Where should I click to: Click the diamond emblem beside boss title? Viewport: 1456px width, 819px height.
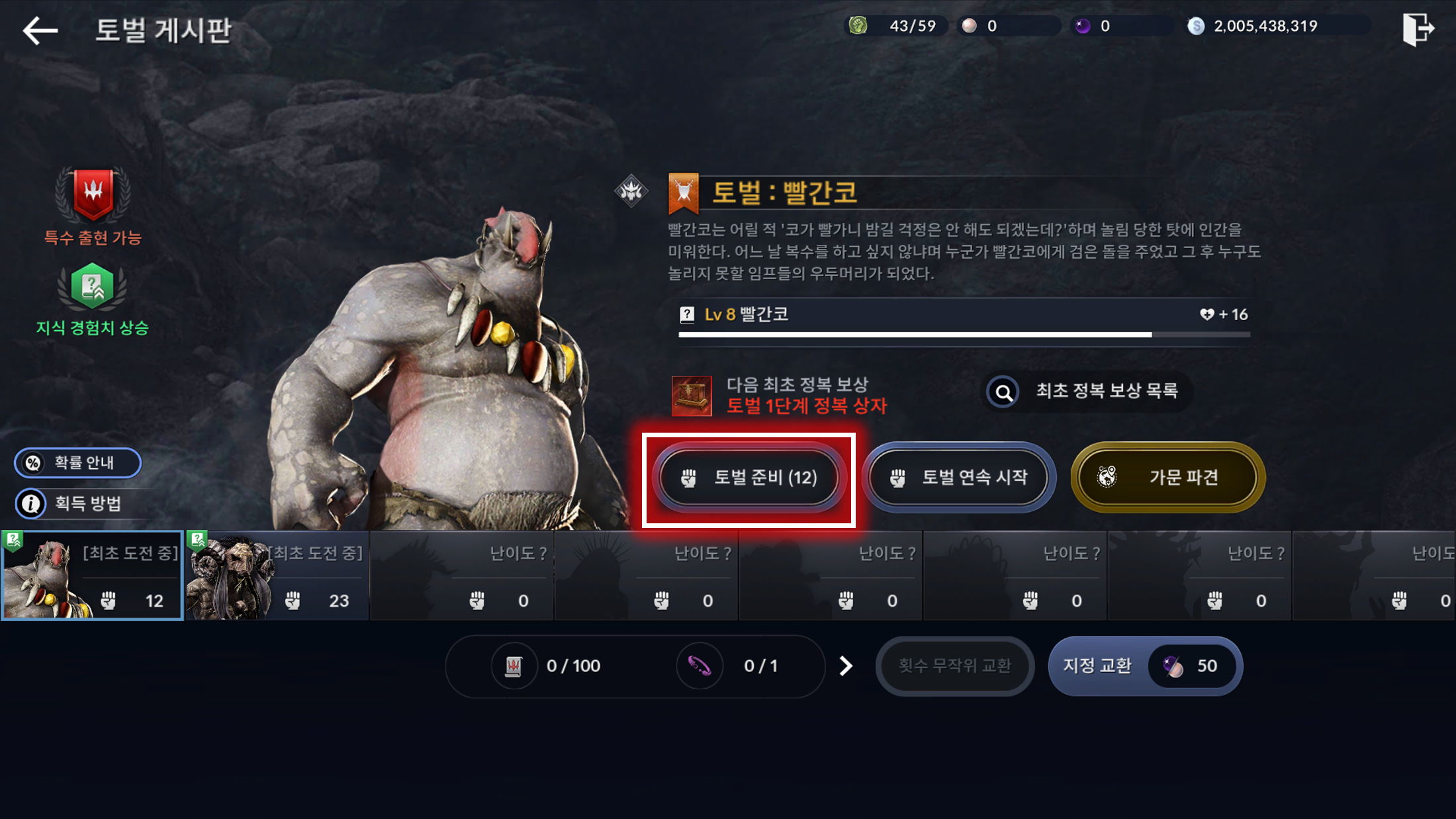631,191
